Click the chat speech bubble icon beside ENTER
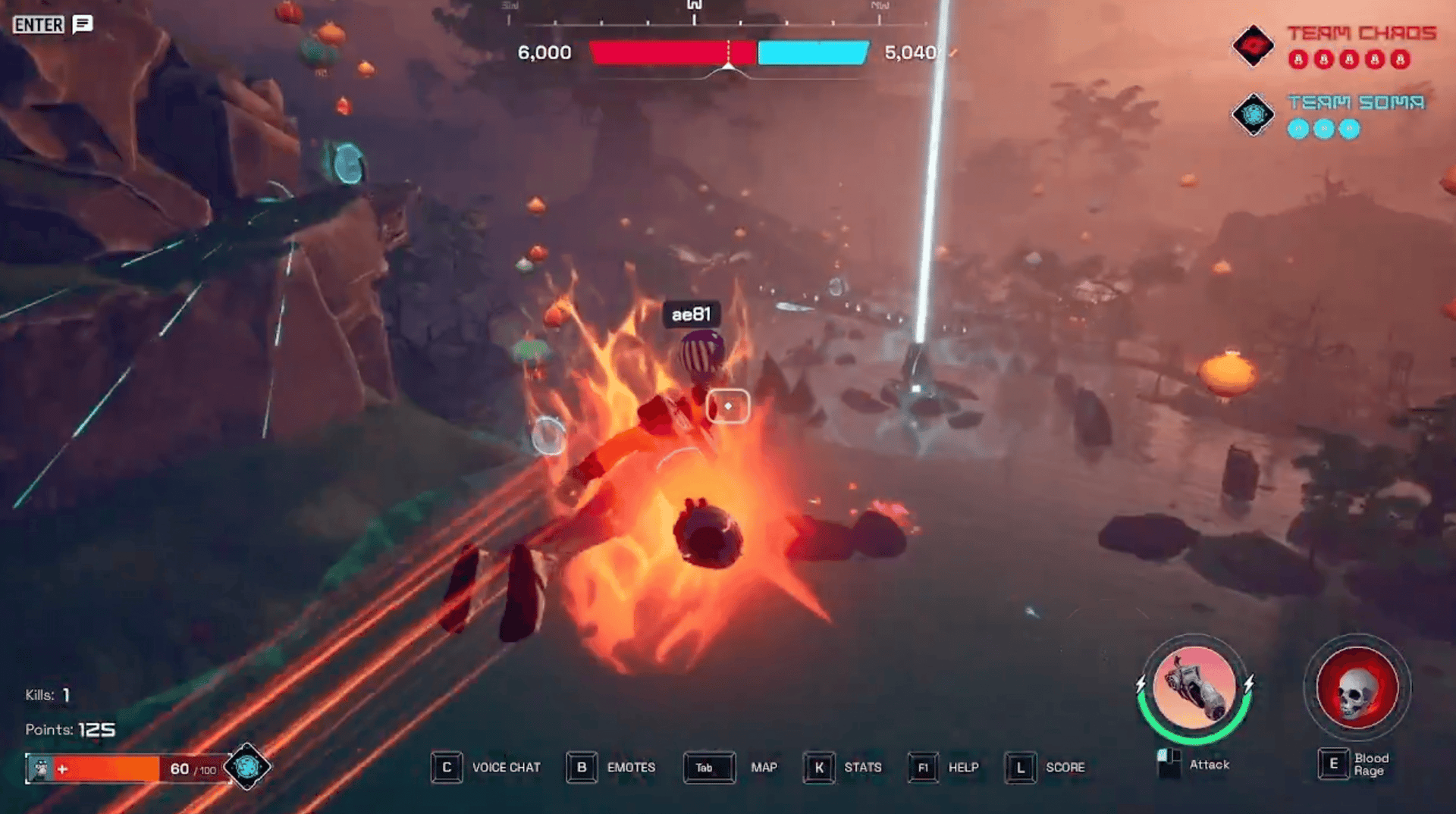 [82, 23]
